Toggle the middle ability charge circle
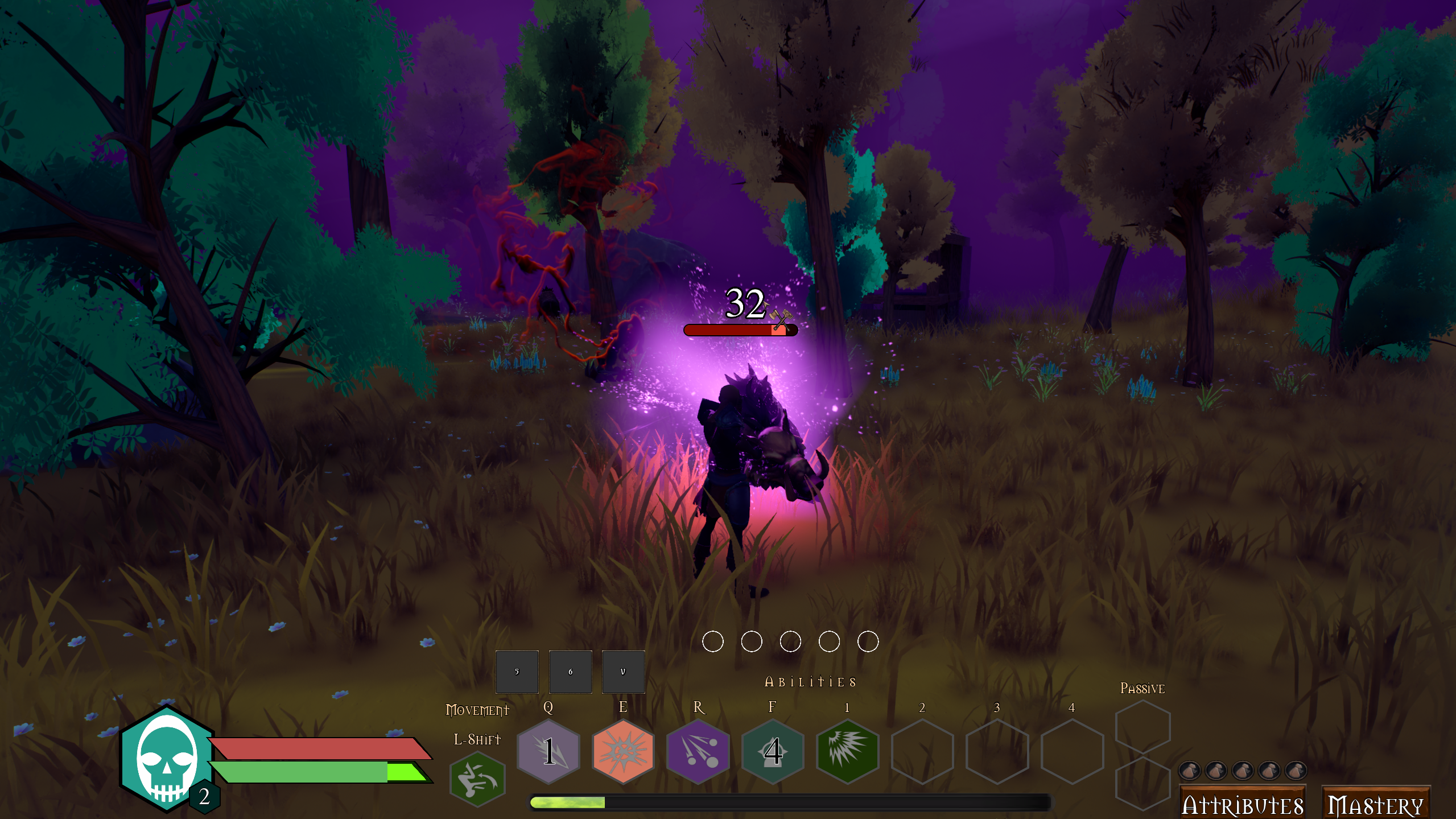The width and height of the screenshot is (1456, 819). coord(790,641)
